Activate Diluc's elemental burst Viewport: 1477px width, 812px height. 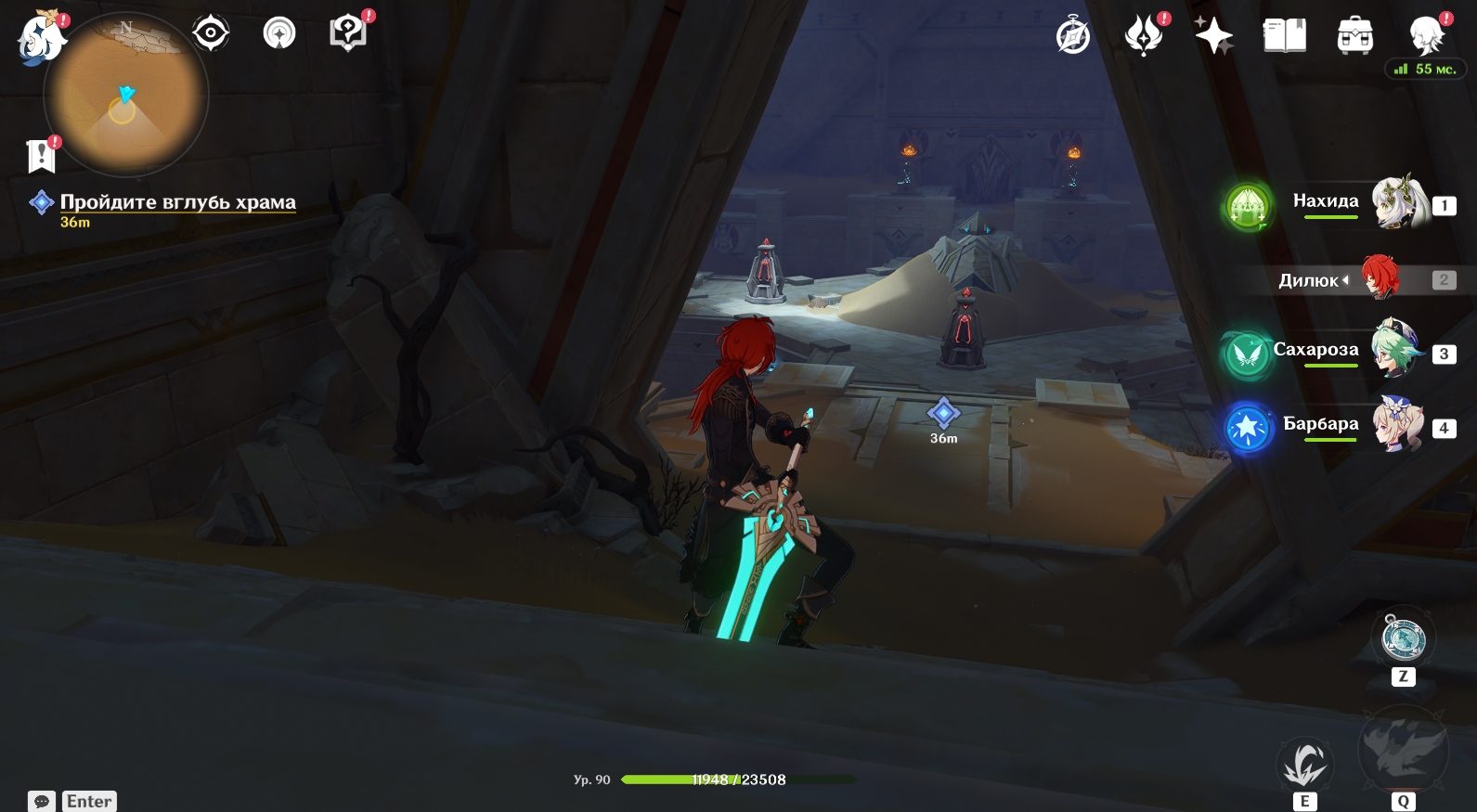tap(1403, 750)
